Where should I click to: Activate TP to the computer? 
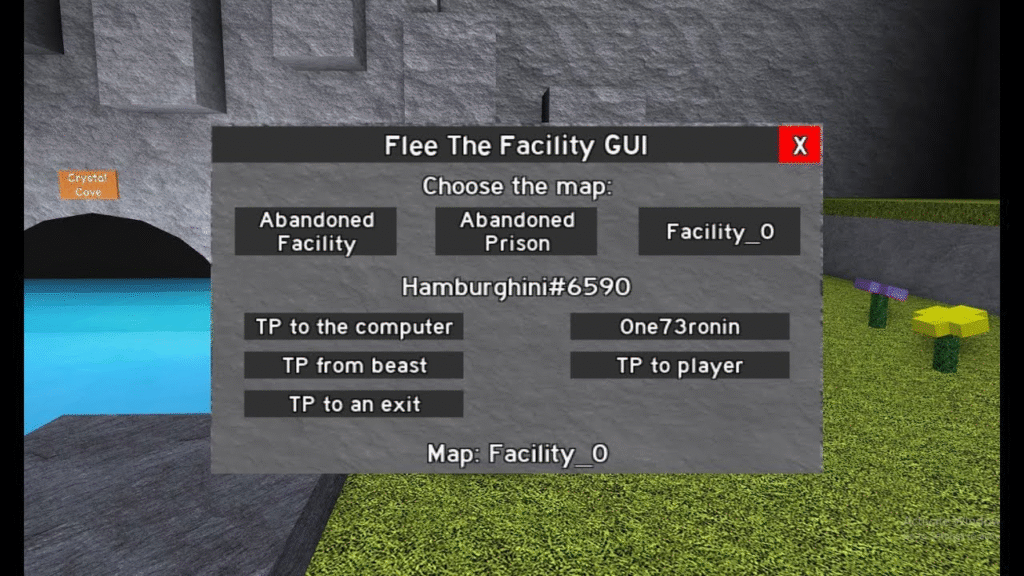pos(354,327)
